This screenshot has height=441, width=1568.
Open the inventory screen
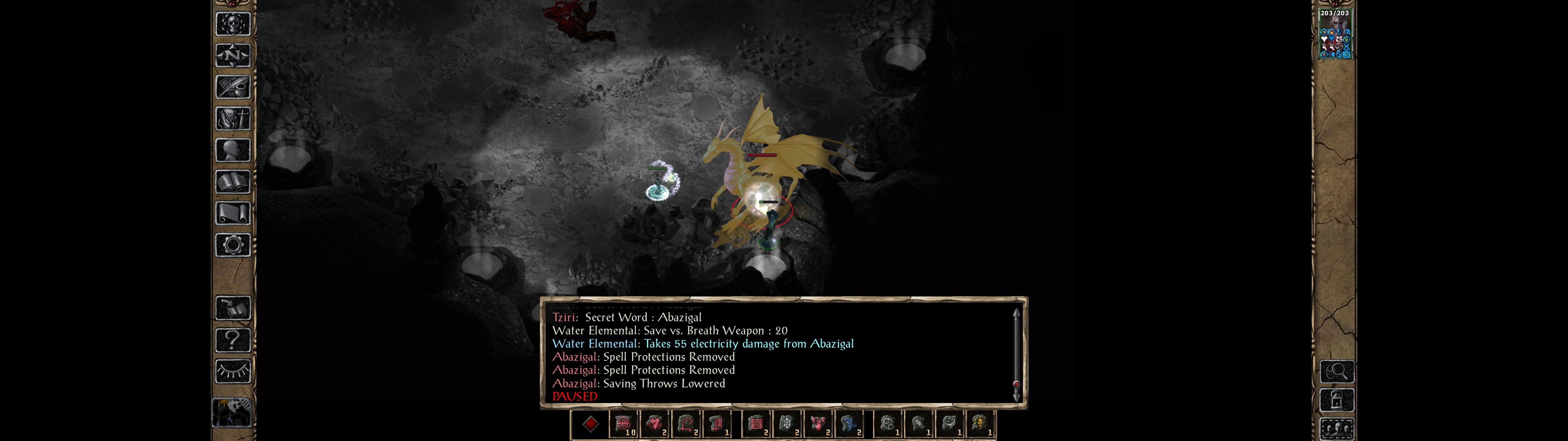233,118
